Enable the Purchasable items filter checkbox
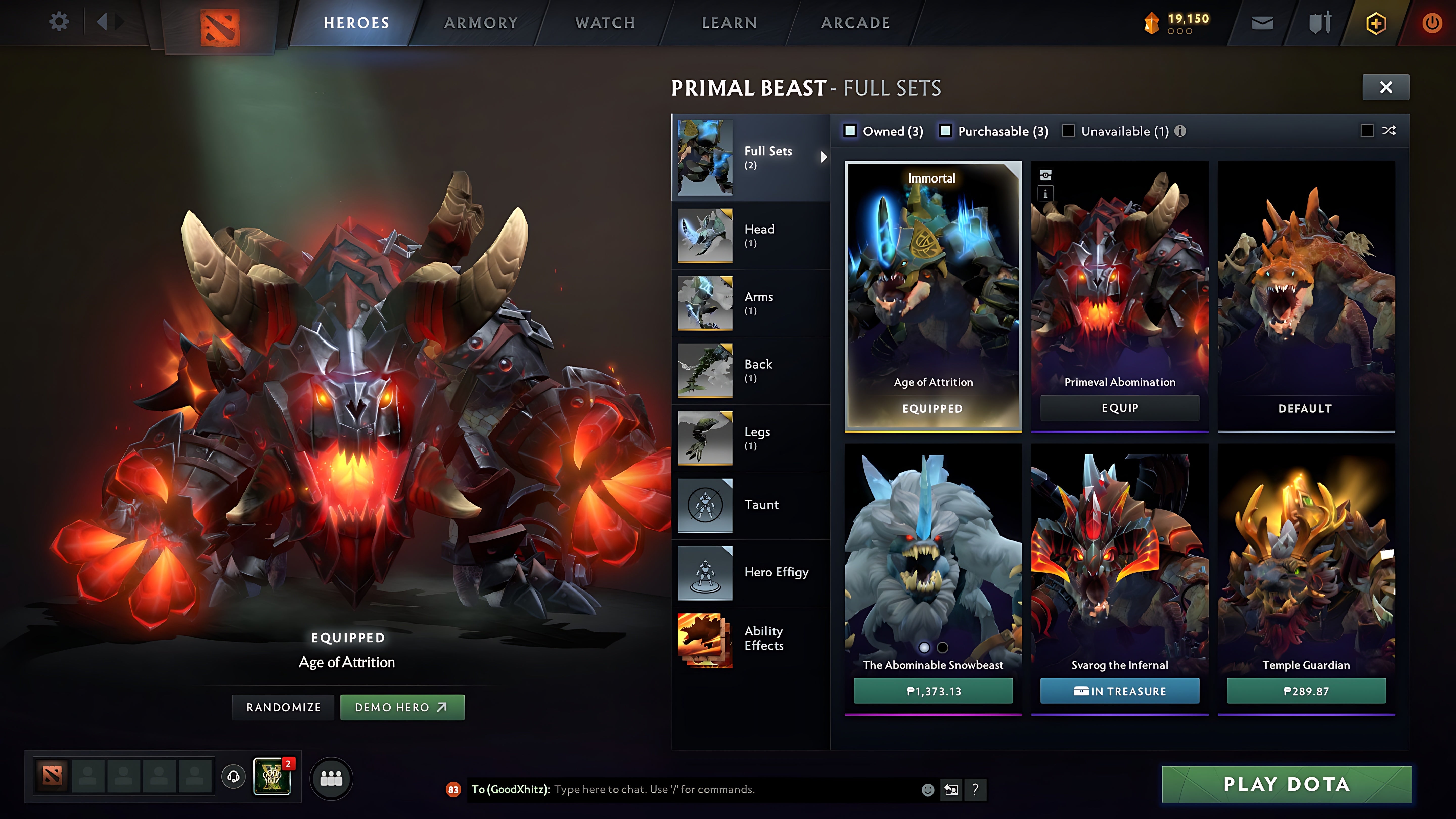 coord(946,131)
